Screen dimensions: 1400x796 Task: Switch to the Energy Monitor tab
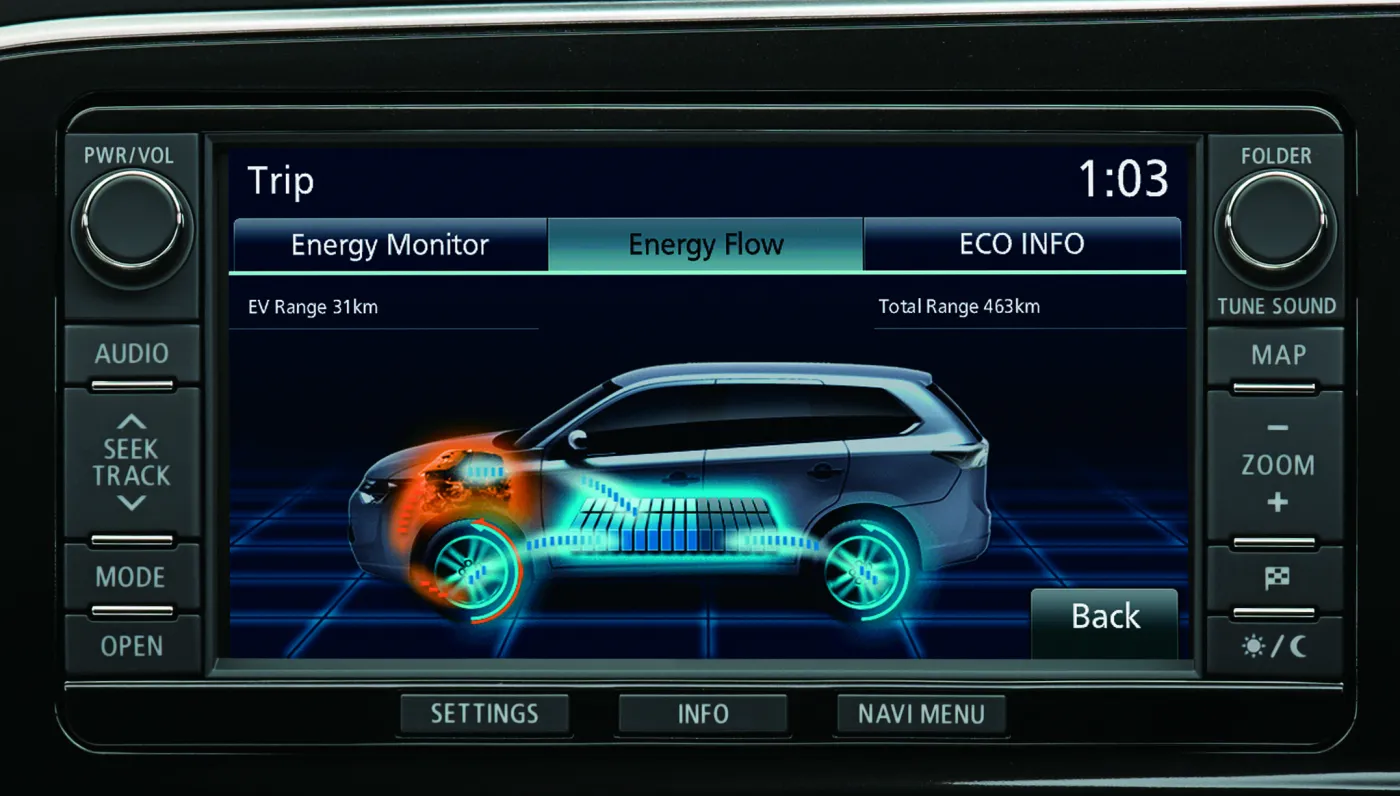389,244
